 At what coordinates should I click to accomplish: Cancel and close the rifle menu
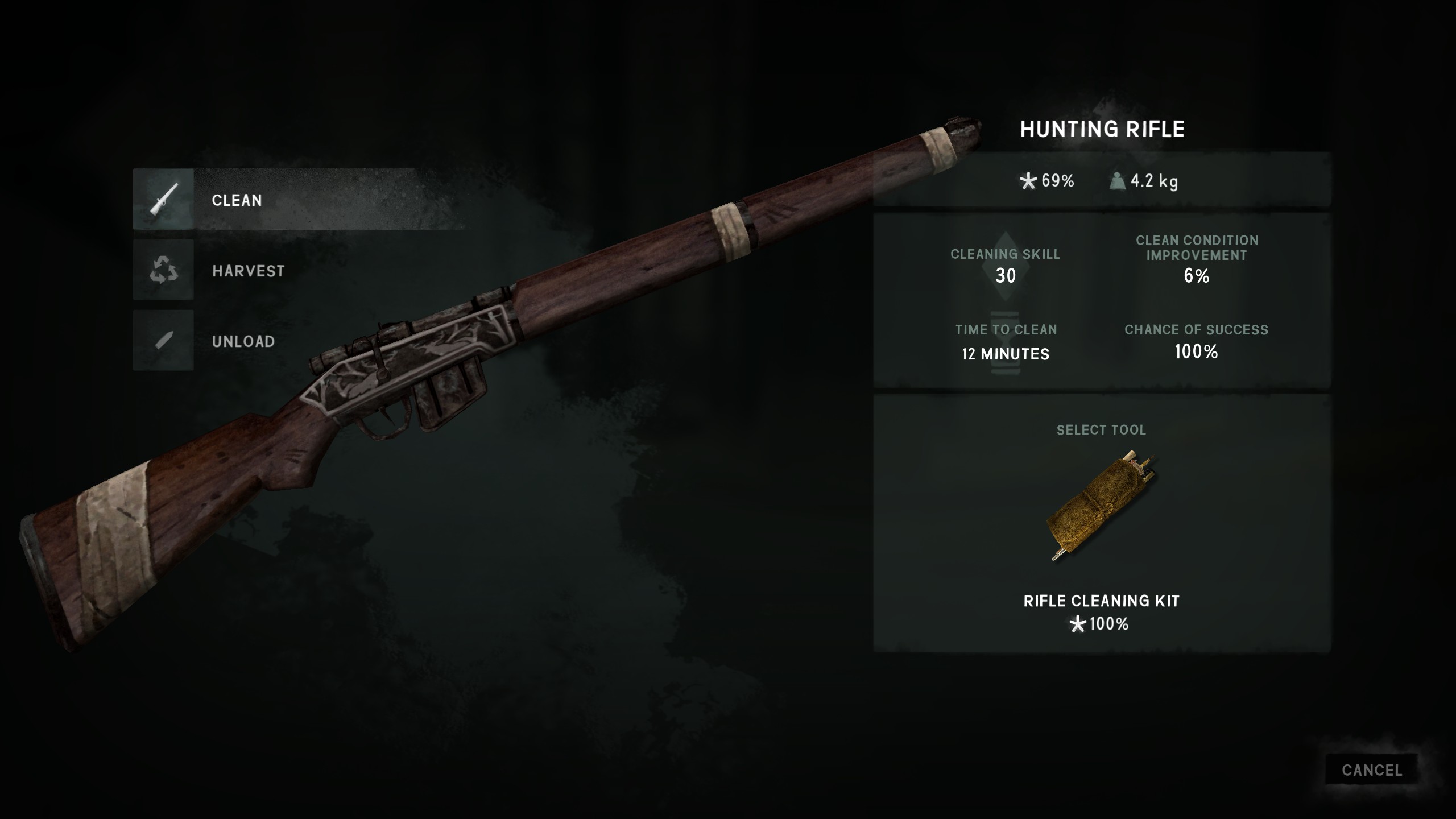[x=1371, y=770]
